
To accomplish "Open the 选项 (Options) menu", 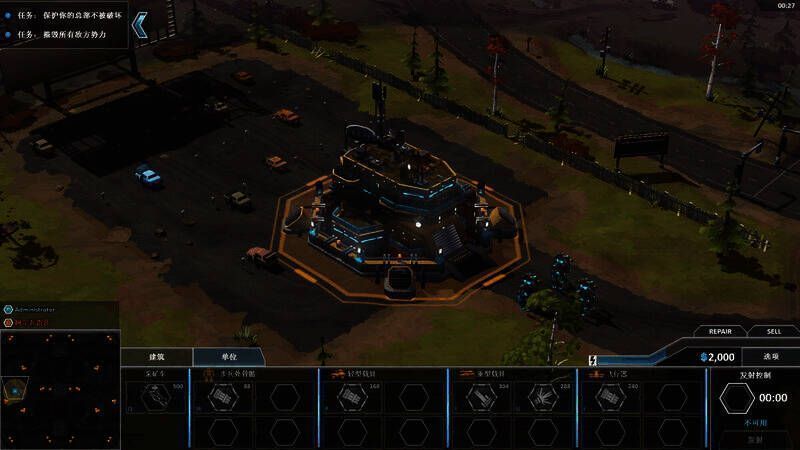I will pyautogui.click(x=771, y=356).
